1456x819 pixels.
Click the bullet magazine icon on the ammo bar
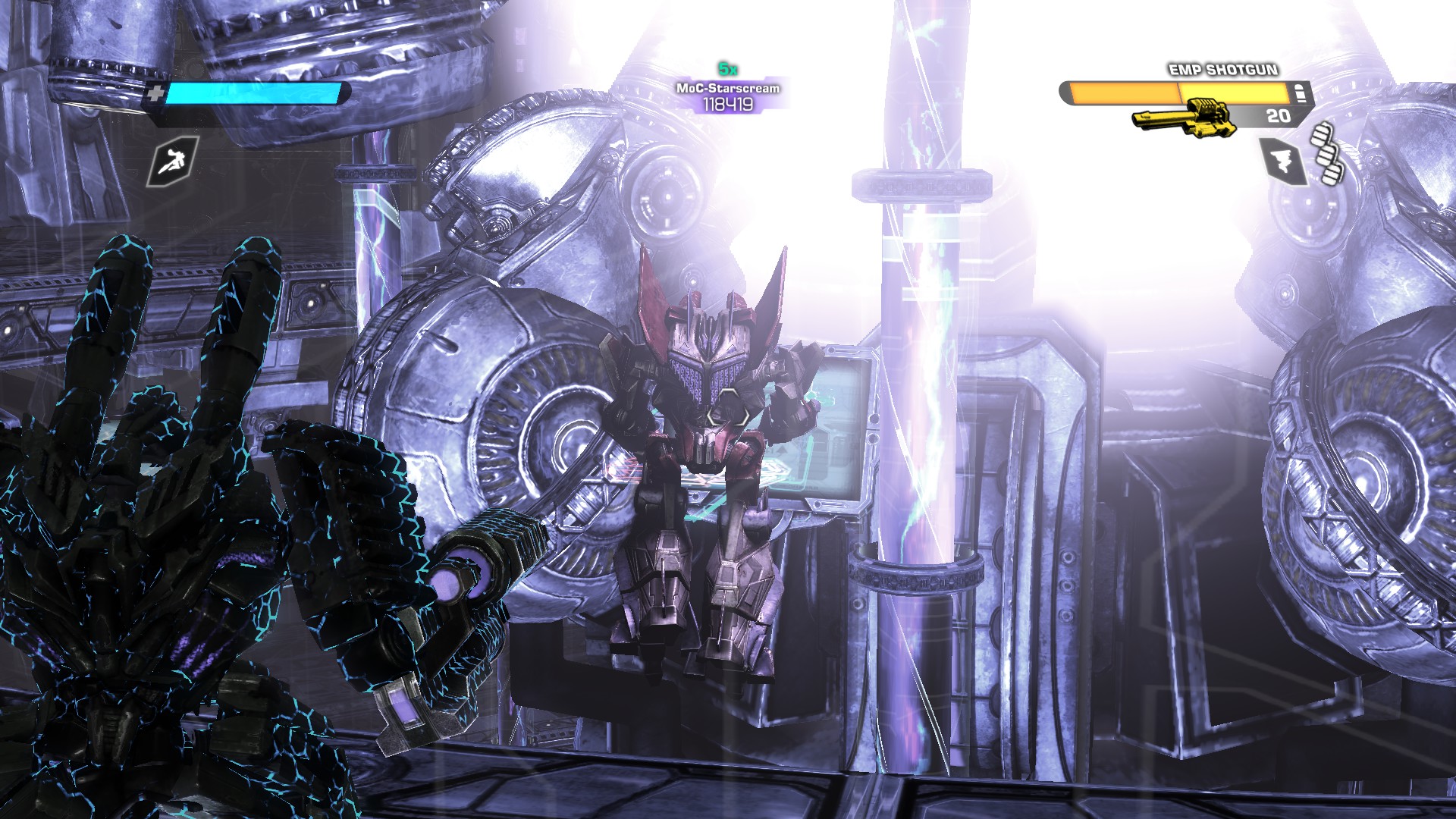pyautogui.click(x=1299, y=93)
